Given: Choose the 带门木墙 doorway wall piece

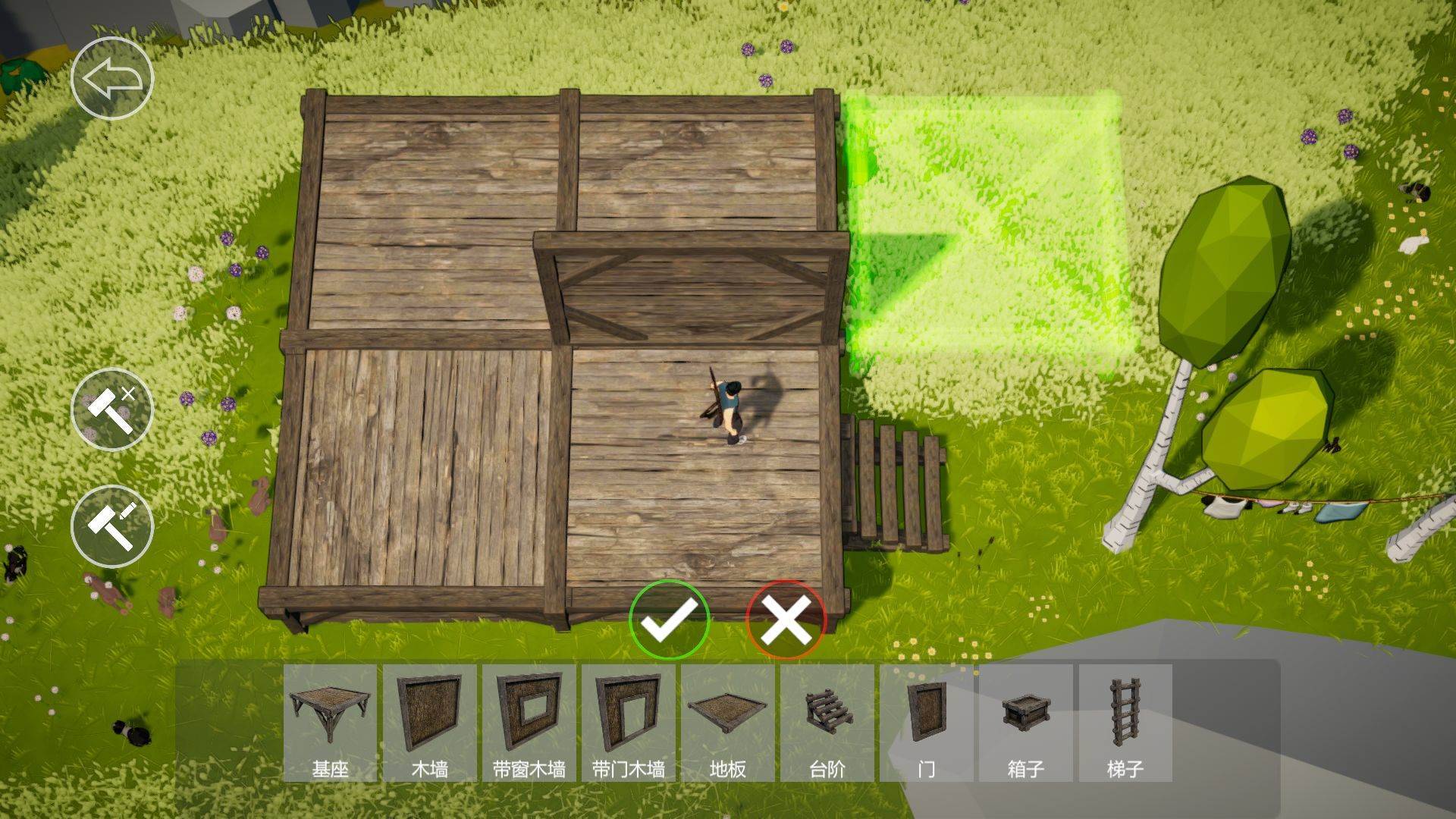Looking at the screenshot, I should pyautogui.click(x=629, y=723).
